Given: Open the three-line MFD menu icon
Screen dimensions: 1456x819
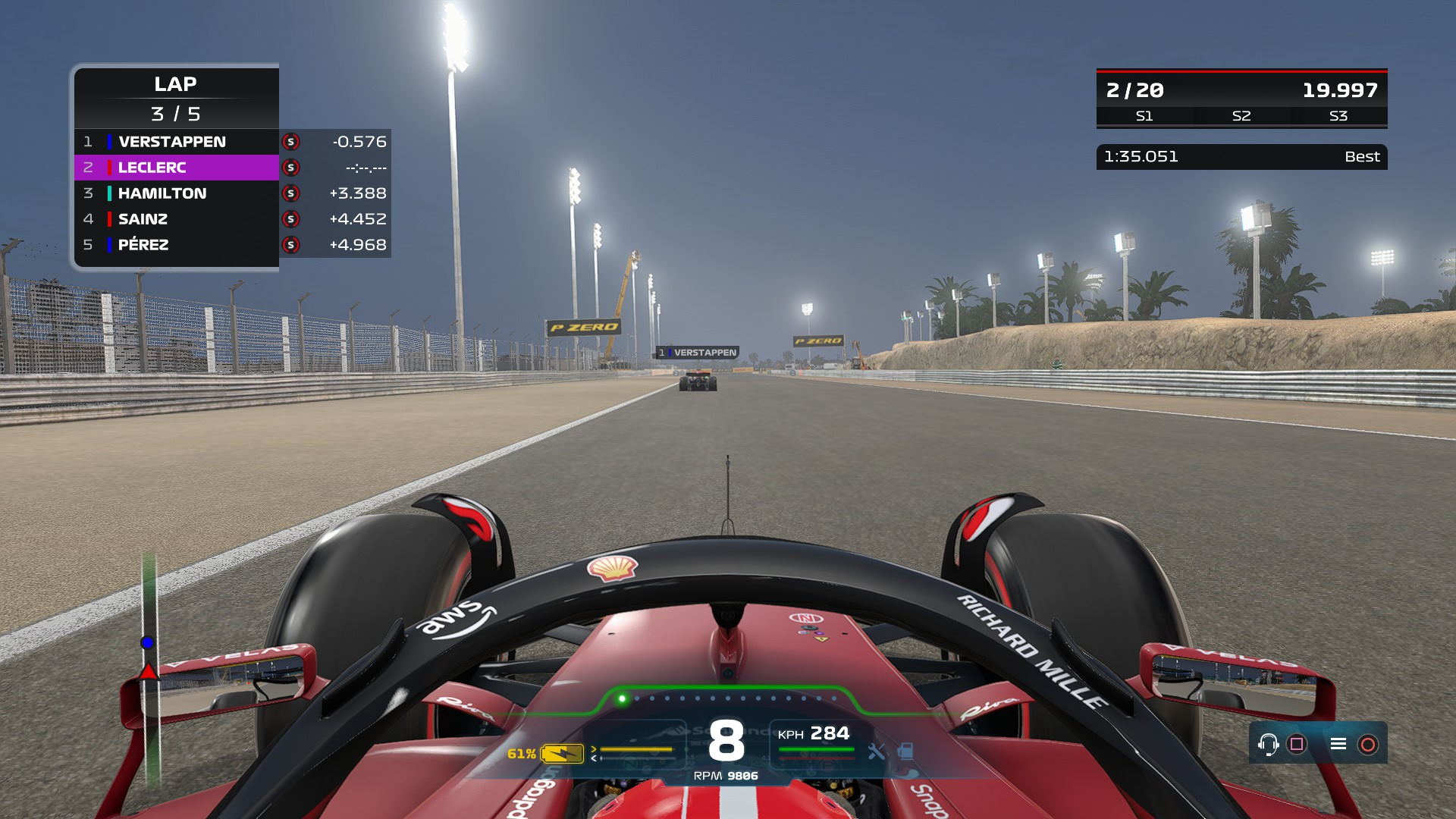Looking at the screenshot, I should [x=1338, y=744].
